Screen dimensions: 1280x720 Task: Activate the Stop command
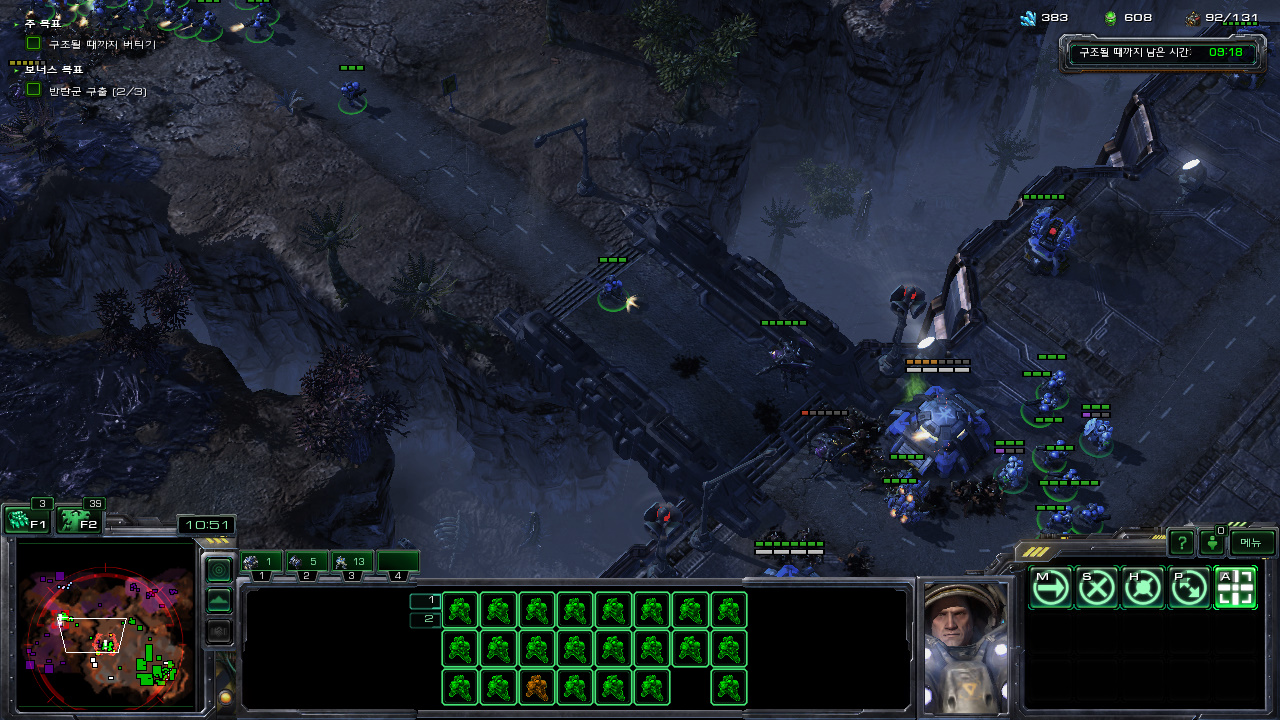tap(1096, 588)
